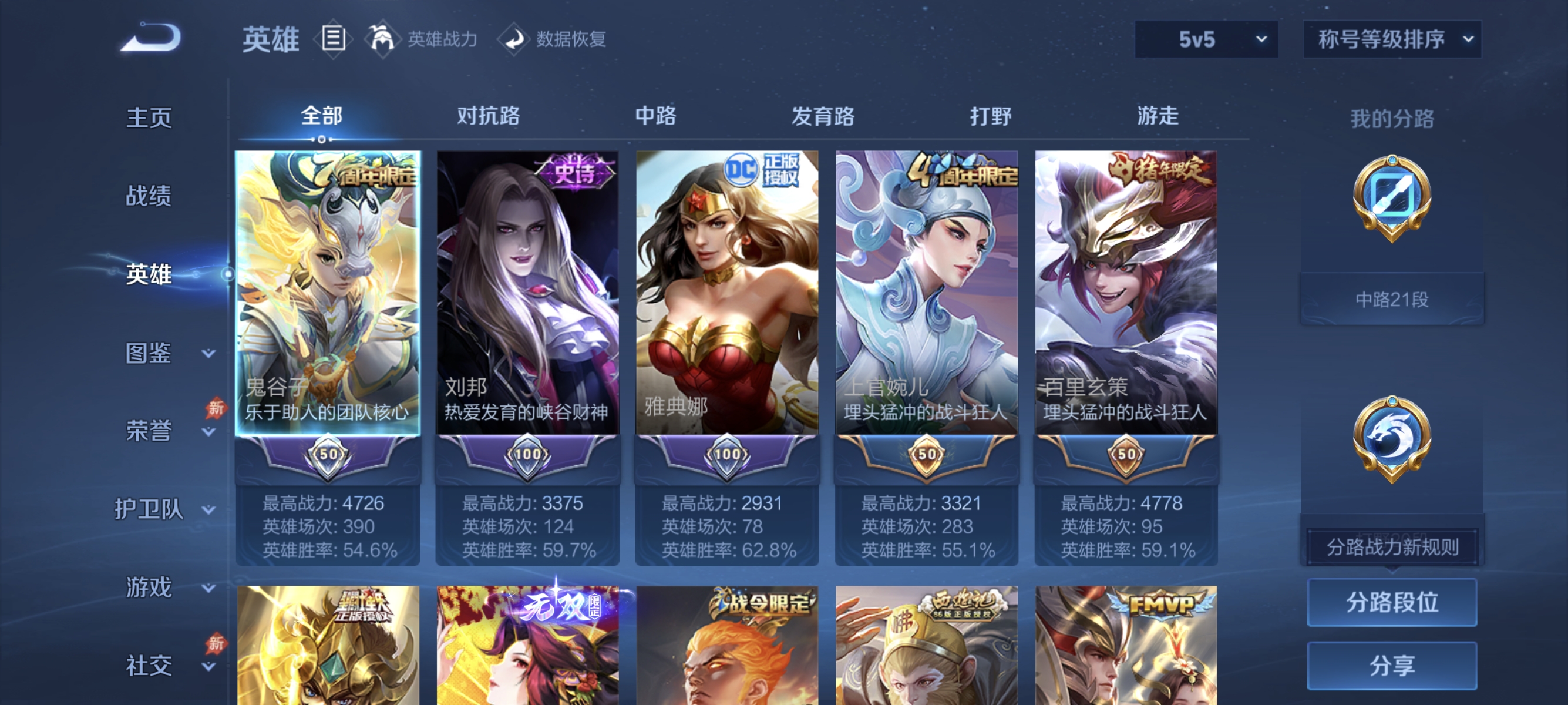
Task: Switch to the 打野 tab
Action: [x=991, y=116]
